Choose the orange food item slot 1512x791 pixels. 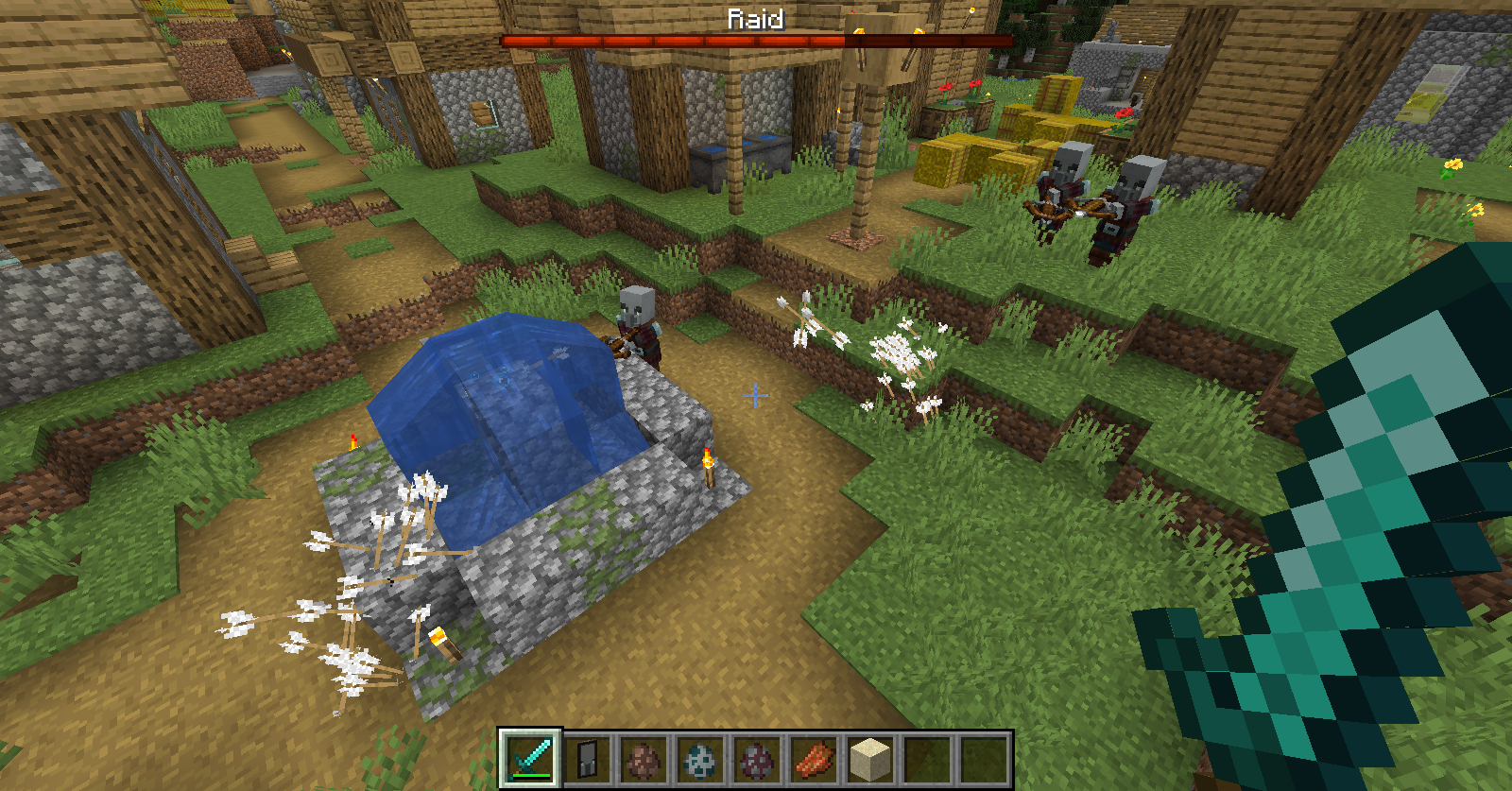(x=814, y=758)
